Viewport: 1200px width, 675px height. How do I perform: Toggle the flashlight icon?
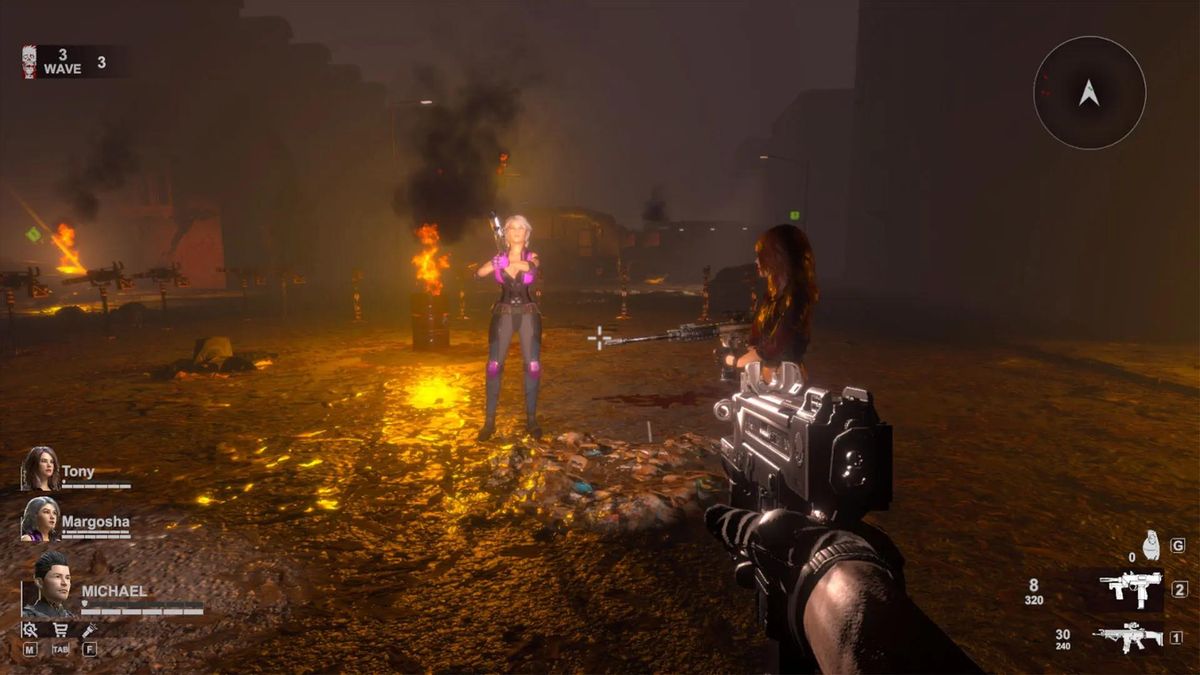click(89, 630)
